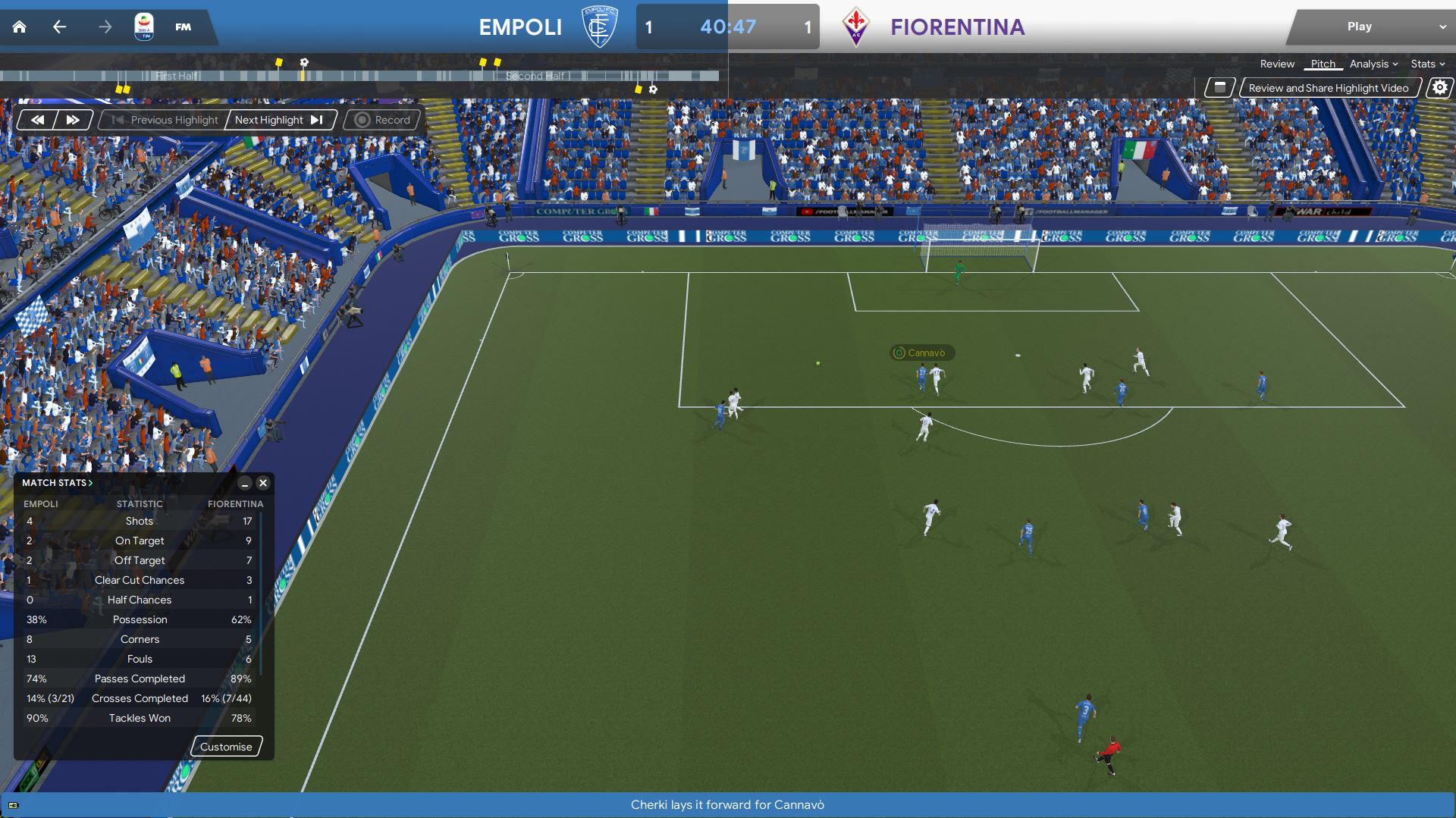Screen dimensions: 1456x818
Task: Customise the match stats widget
Action: click(226, 747)
